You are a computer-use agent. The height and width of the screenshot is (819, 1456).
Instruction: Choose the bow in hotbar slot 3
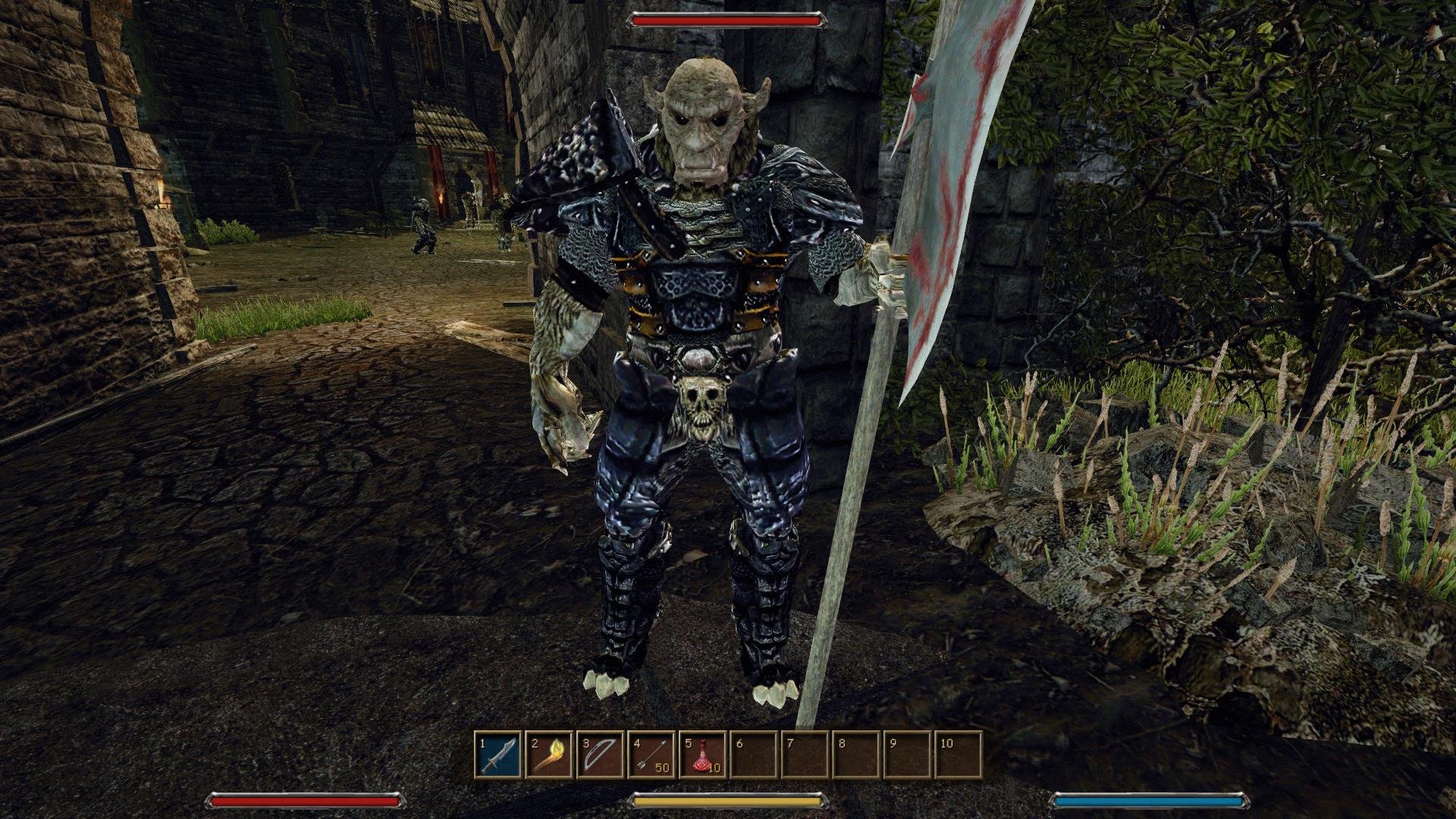[x=601, y=755]
